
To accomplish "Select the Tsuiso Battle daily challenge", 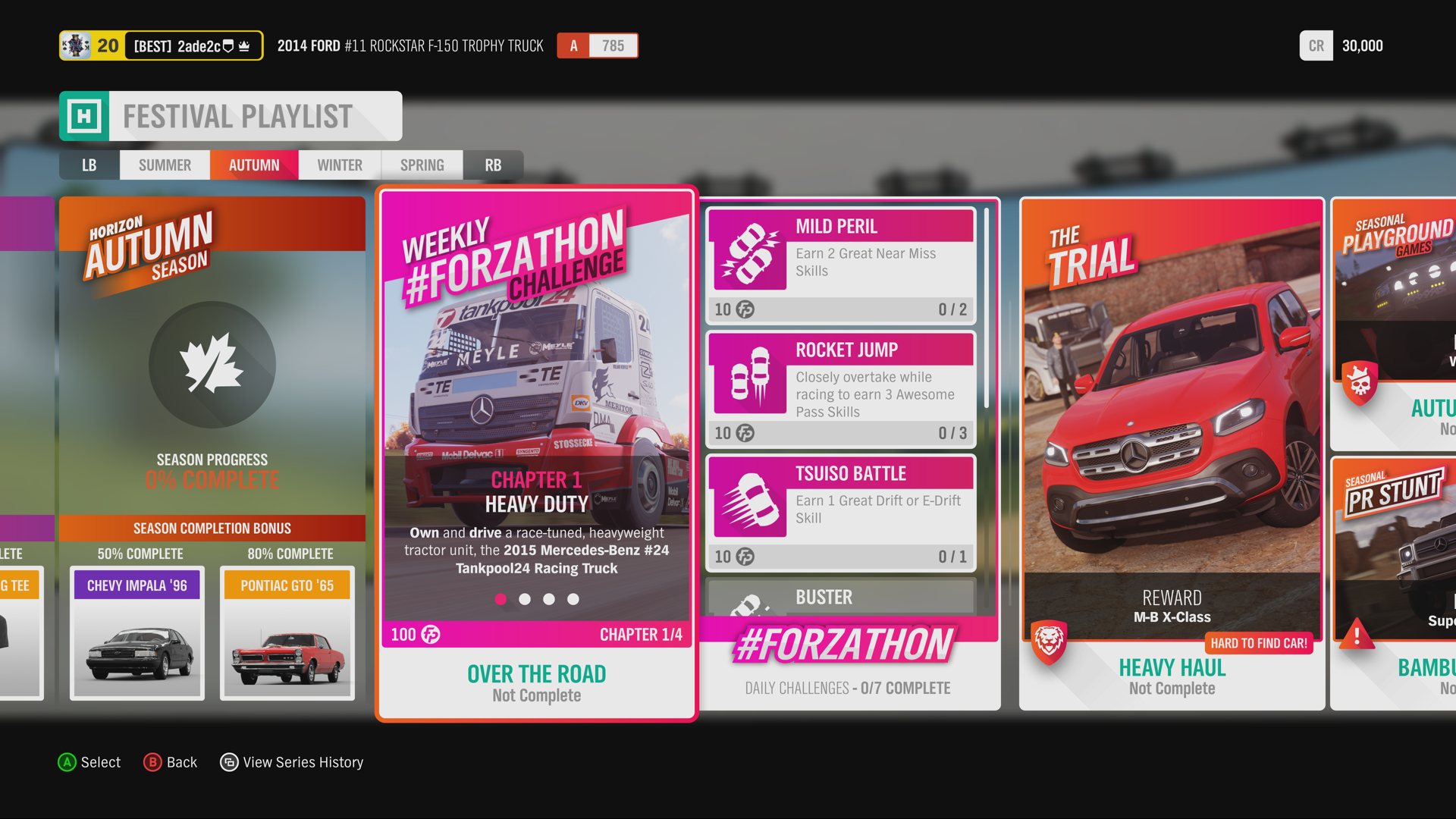I will coord(840,513).
